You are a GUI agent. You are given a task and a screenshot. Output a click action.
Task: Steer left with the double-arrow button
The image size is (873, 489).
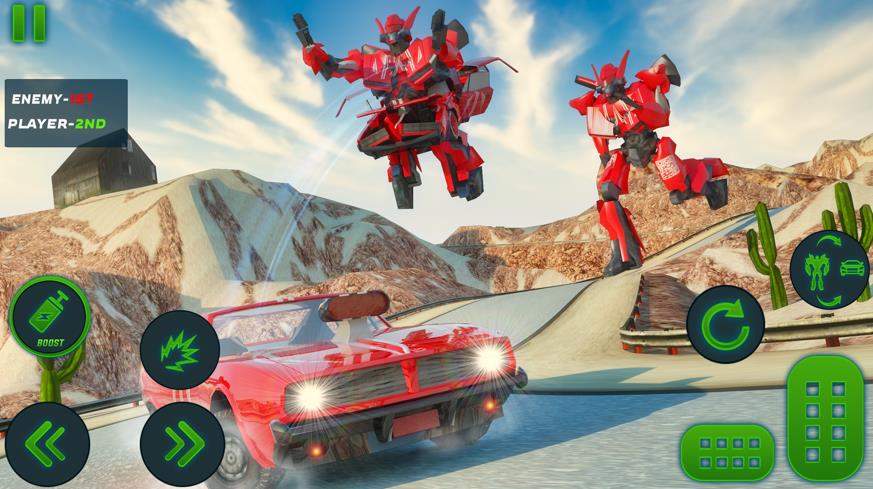(x=47, y=444)
